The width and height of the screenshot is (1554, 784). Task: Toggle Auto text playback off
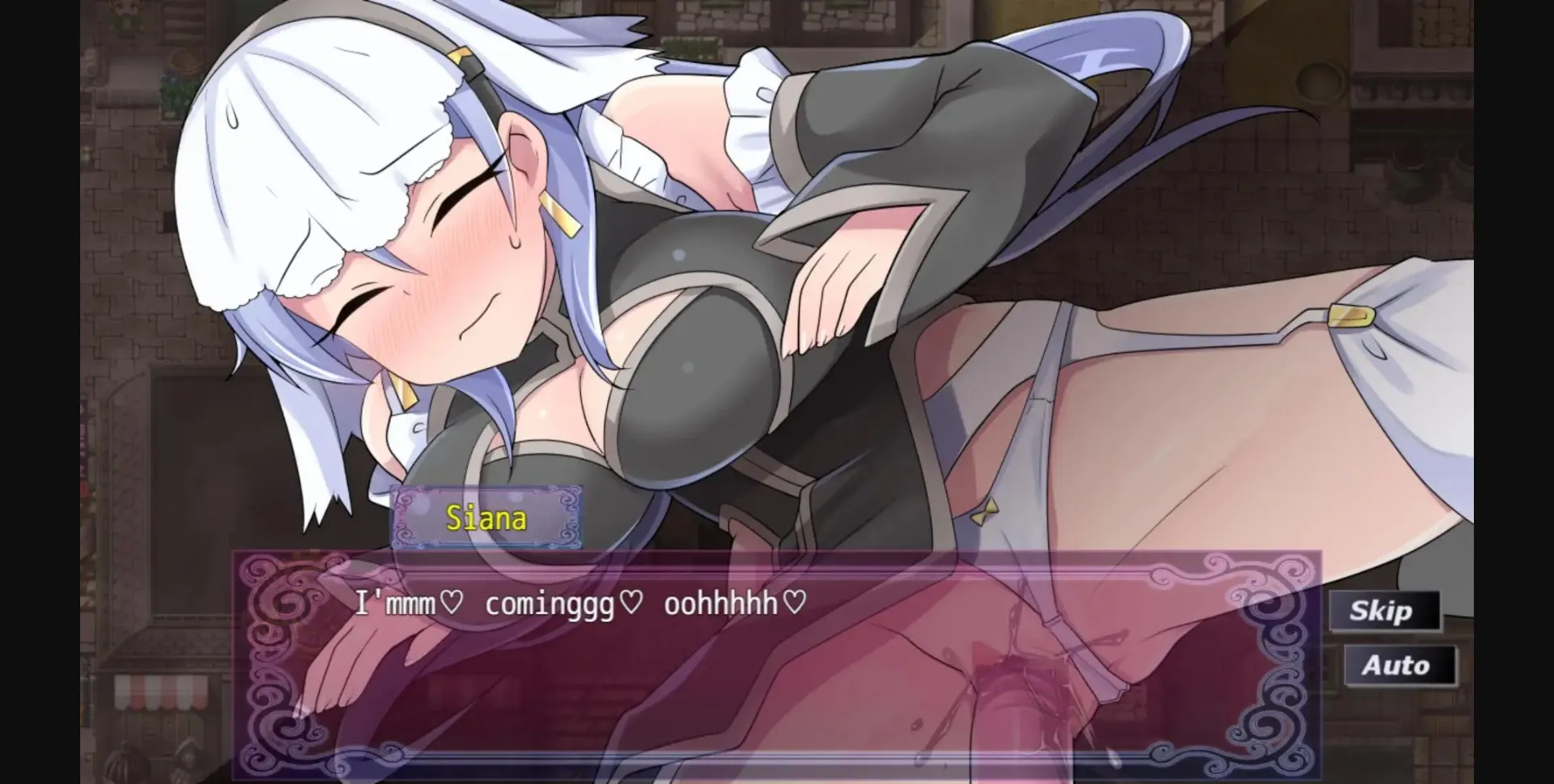pos(1400,666)
